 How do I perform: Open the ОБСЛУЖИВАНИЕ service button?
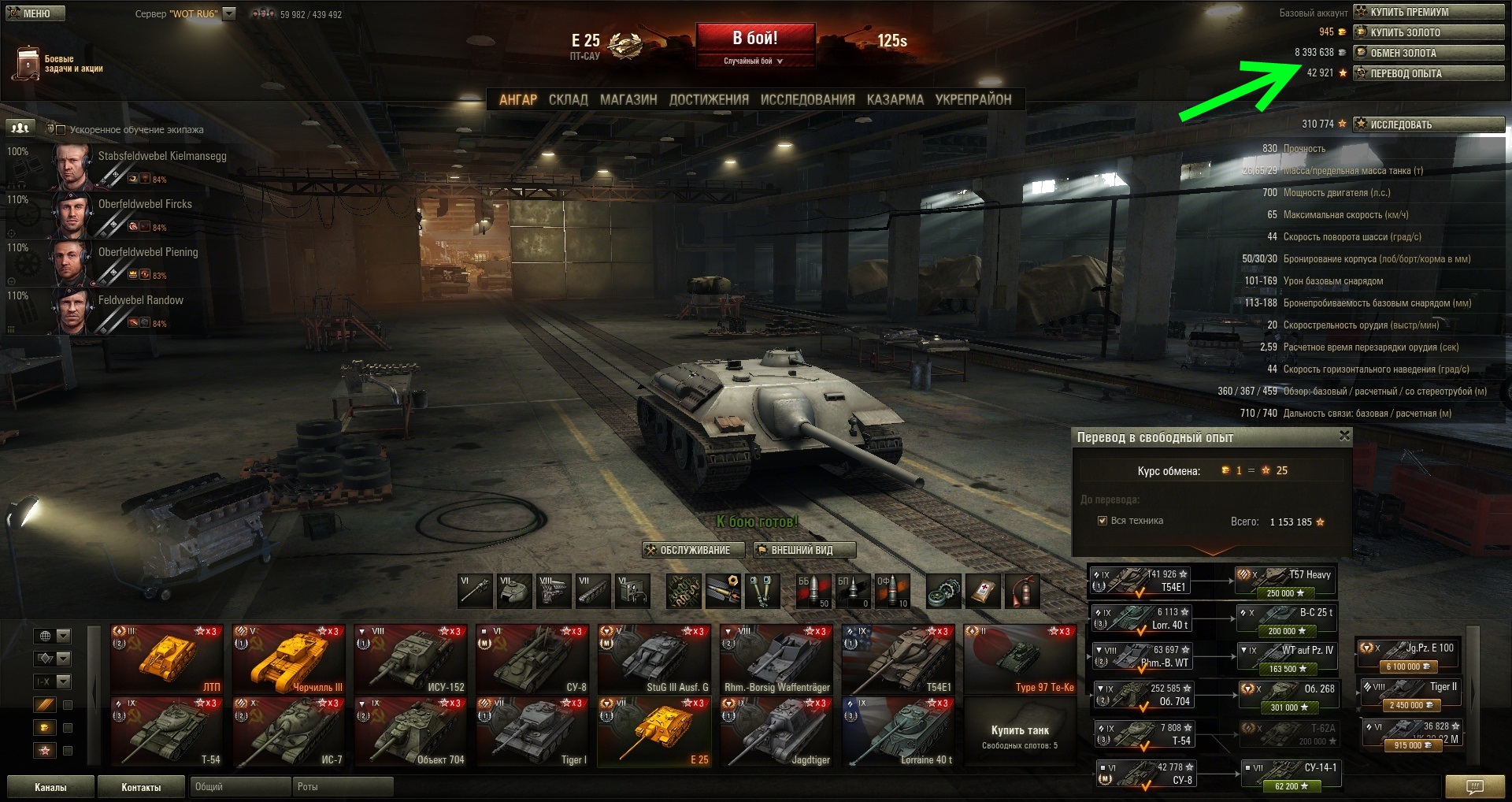tap(687, 550)
